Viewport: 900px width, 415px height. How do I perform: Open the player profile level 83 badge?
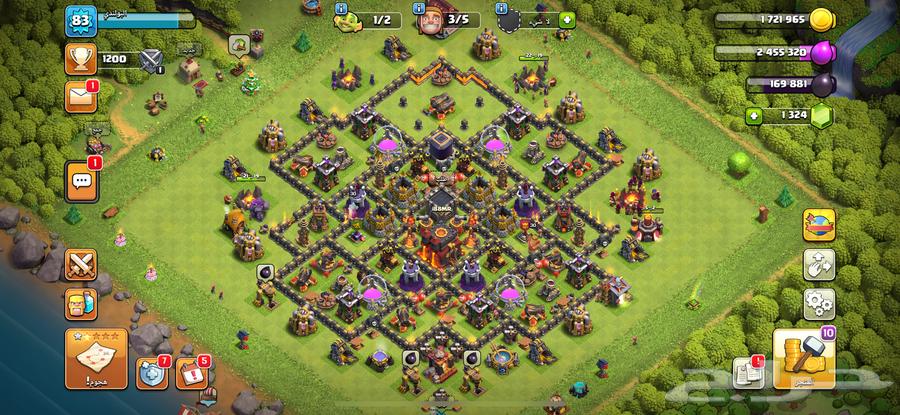click(79, 20)
